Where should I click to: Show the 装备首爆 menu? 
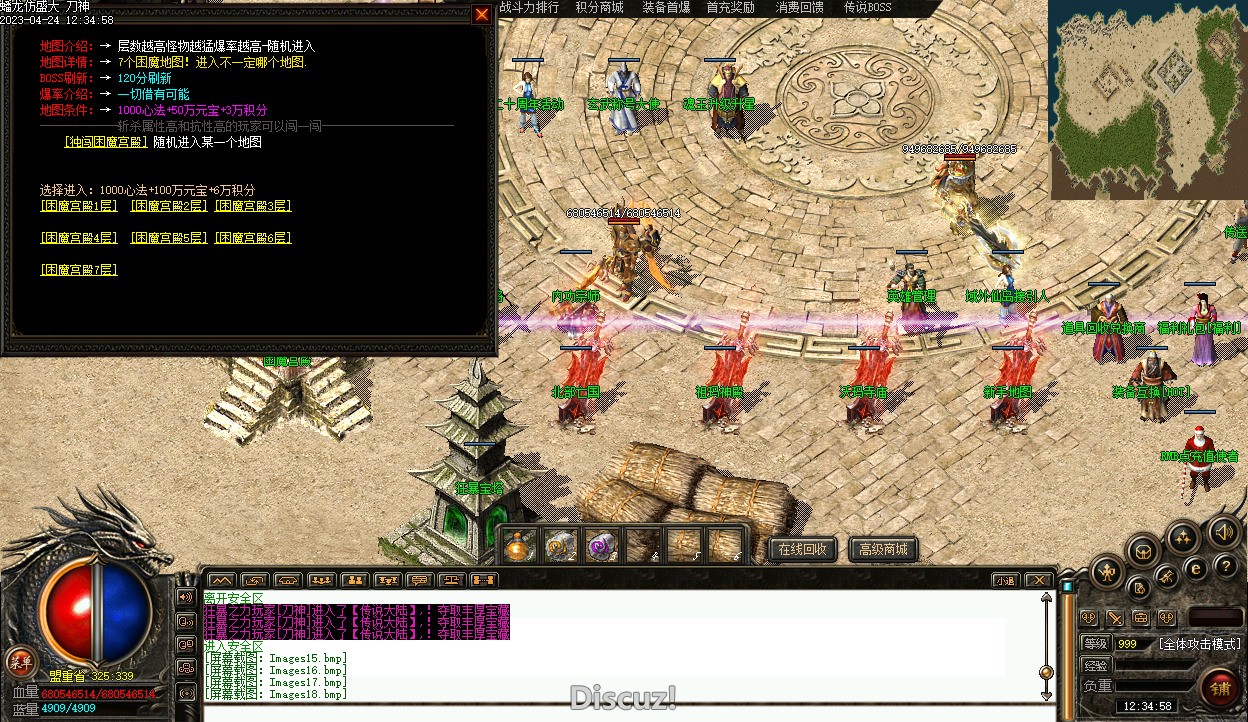pos(666,8)
